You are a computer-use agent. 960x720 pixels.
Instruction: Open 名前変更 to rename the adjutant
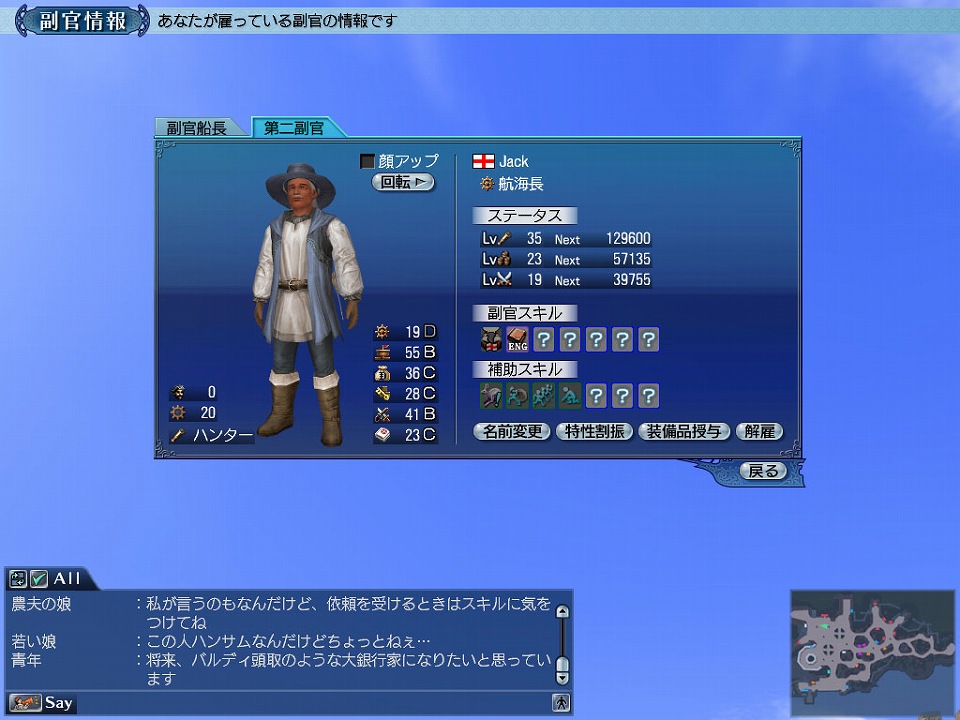coord(511,432)
